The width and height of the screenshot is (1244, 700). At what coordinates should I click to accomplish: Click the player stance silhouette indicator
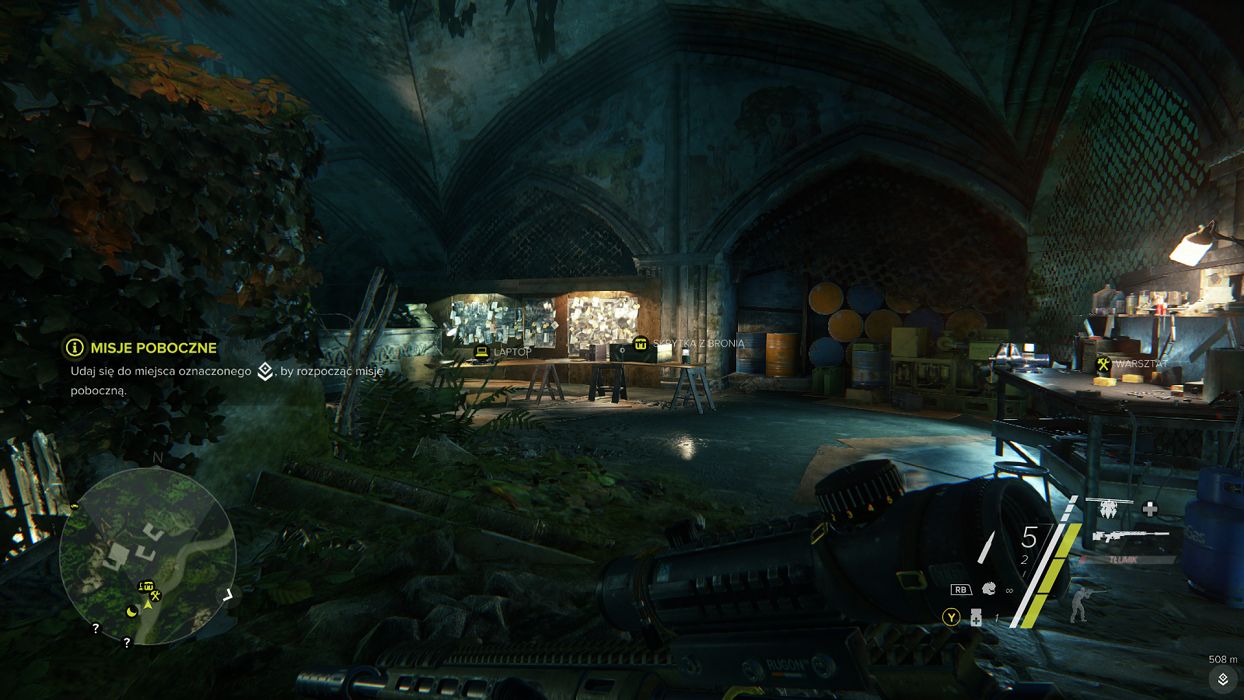pyautogui.click(x=1078, y=604)
